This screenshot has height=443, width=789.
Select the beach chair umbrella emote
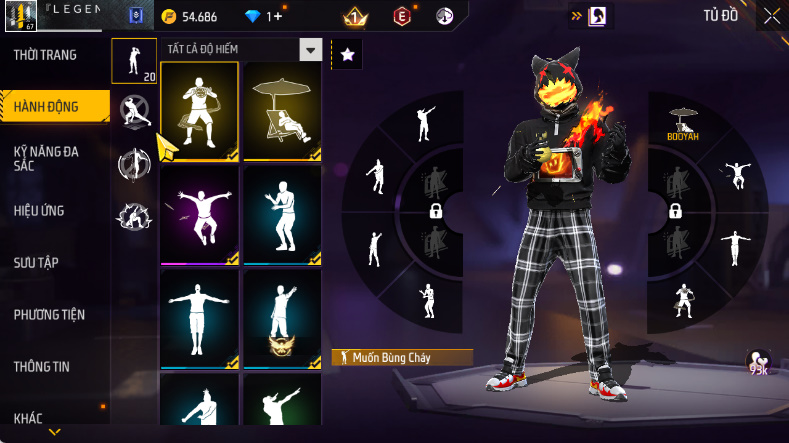[x=282, y=111]
